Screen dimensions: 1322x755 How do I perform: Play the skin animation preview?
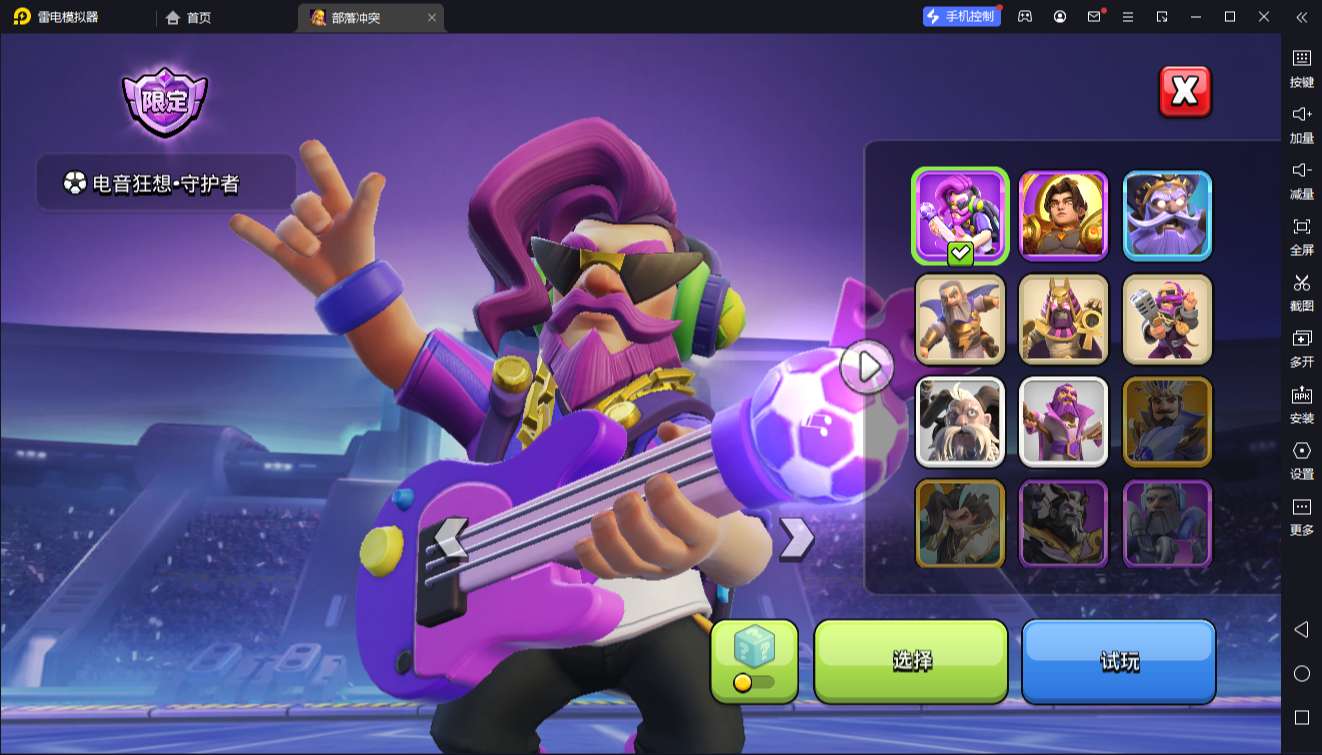867,367
